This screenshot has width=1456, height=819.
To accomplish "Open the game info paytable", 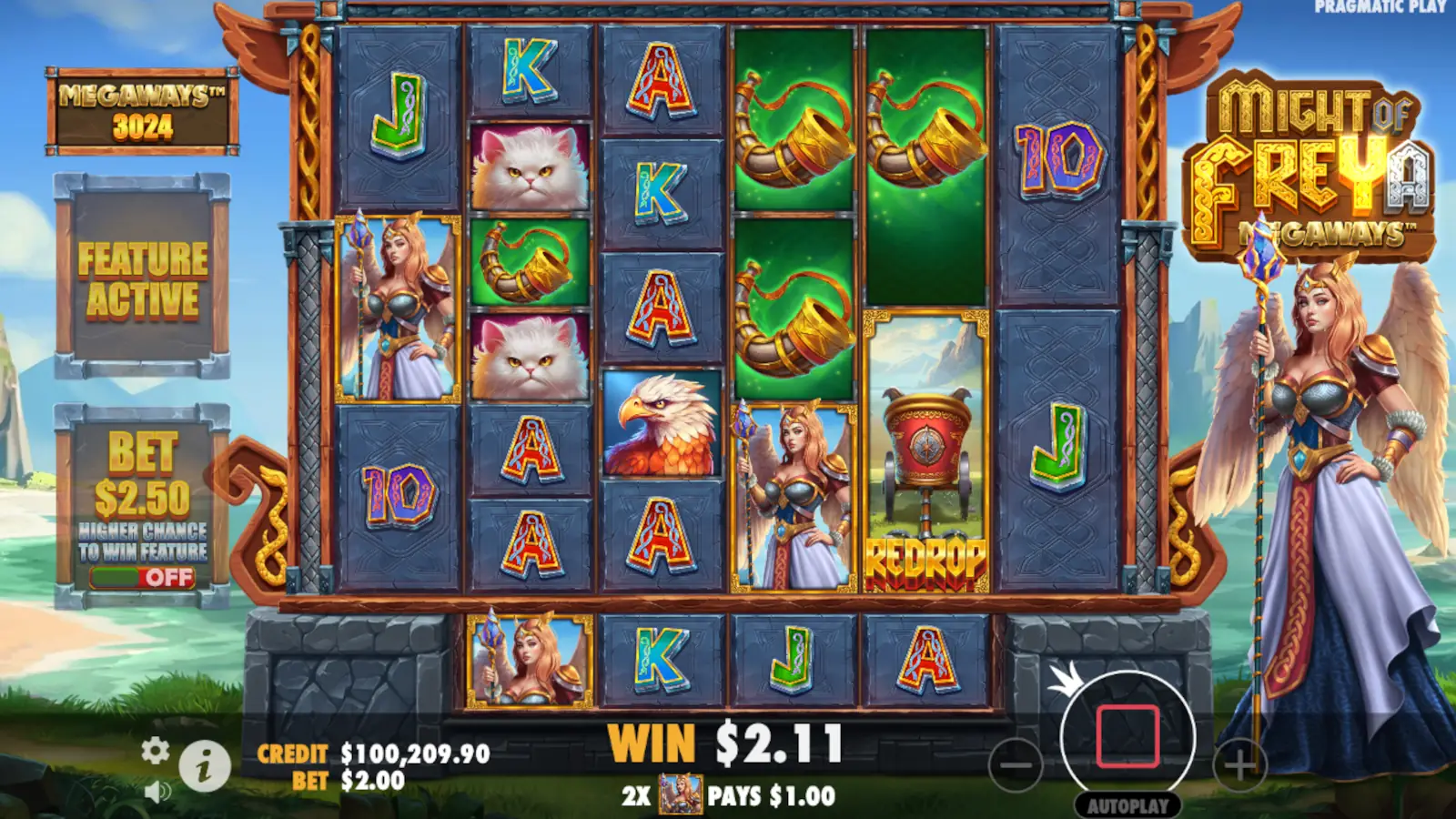I will pyautogui.click(x=205, y=764).
